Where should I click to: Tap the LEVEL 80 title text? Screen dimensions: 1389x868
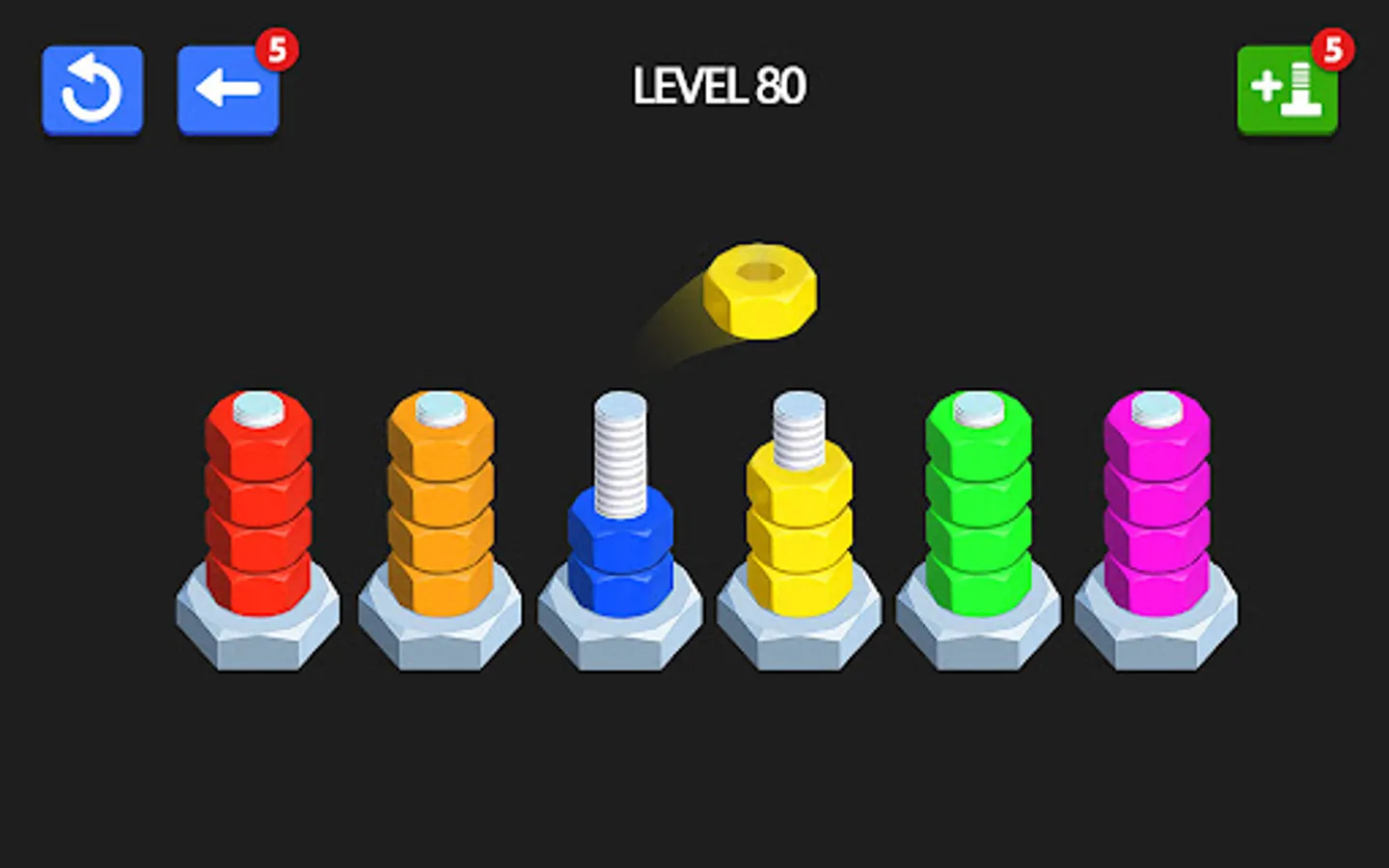[x=719, y=86]
